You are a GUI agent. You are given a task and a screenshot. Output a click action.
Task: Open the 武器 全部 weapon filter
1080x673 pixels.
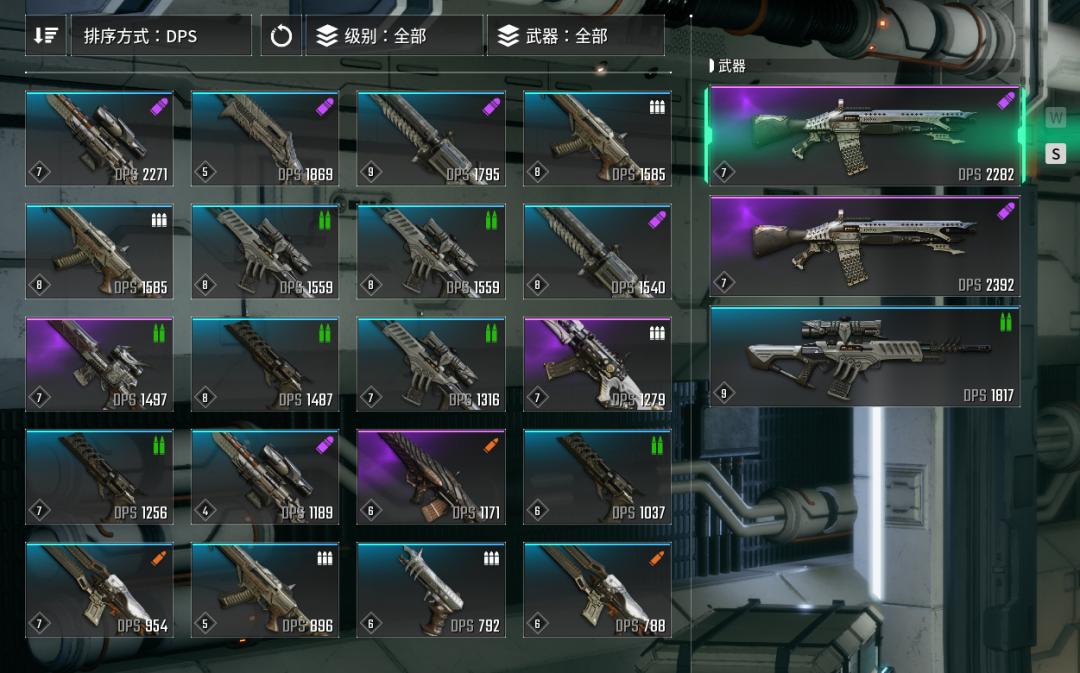575,36
